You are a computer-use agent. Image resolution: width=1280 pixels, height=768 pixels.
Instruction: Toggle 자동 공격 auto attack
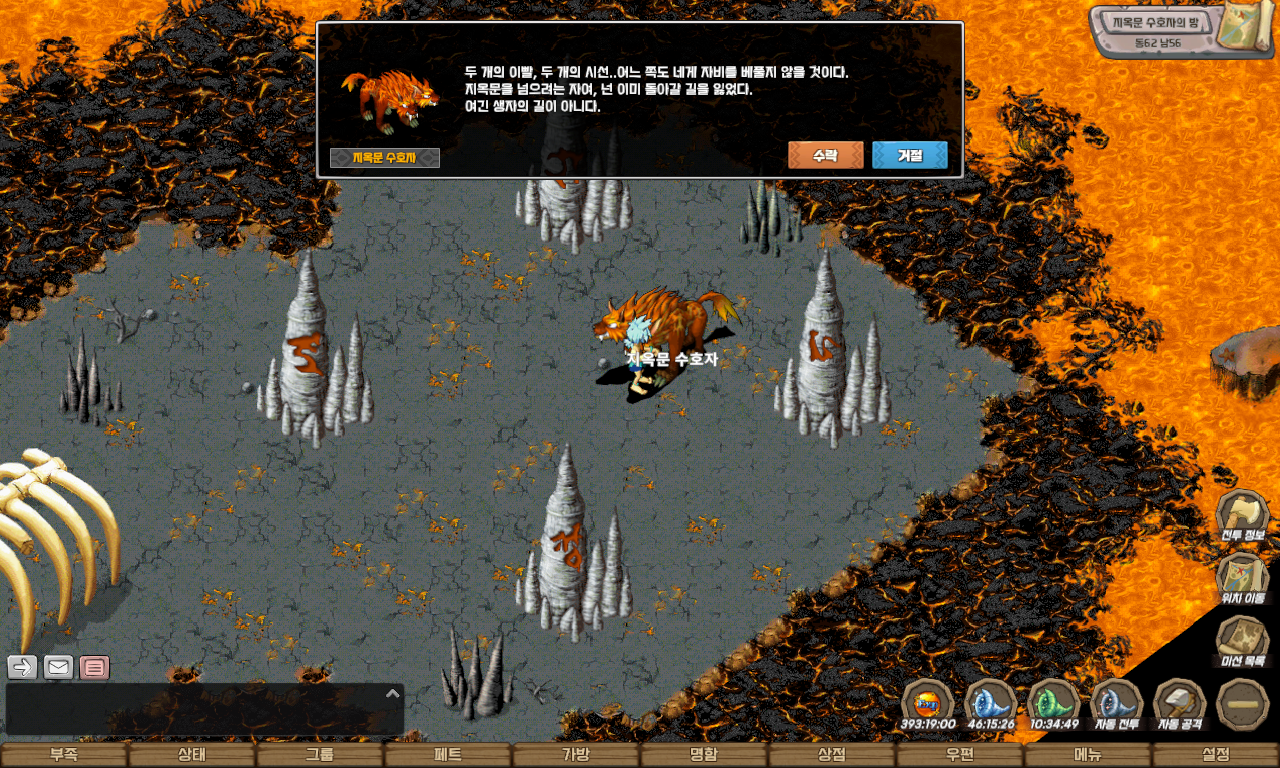[1179, 704]
